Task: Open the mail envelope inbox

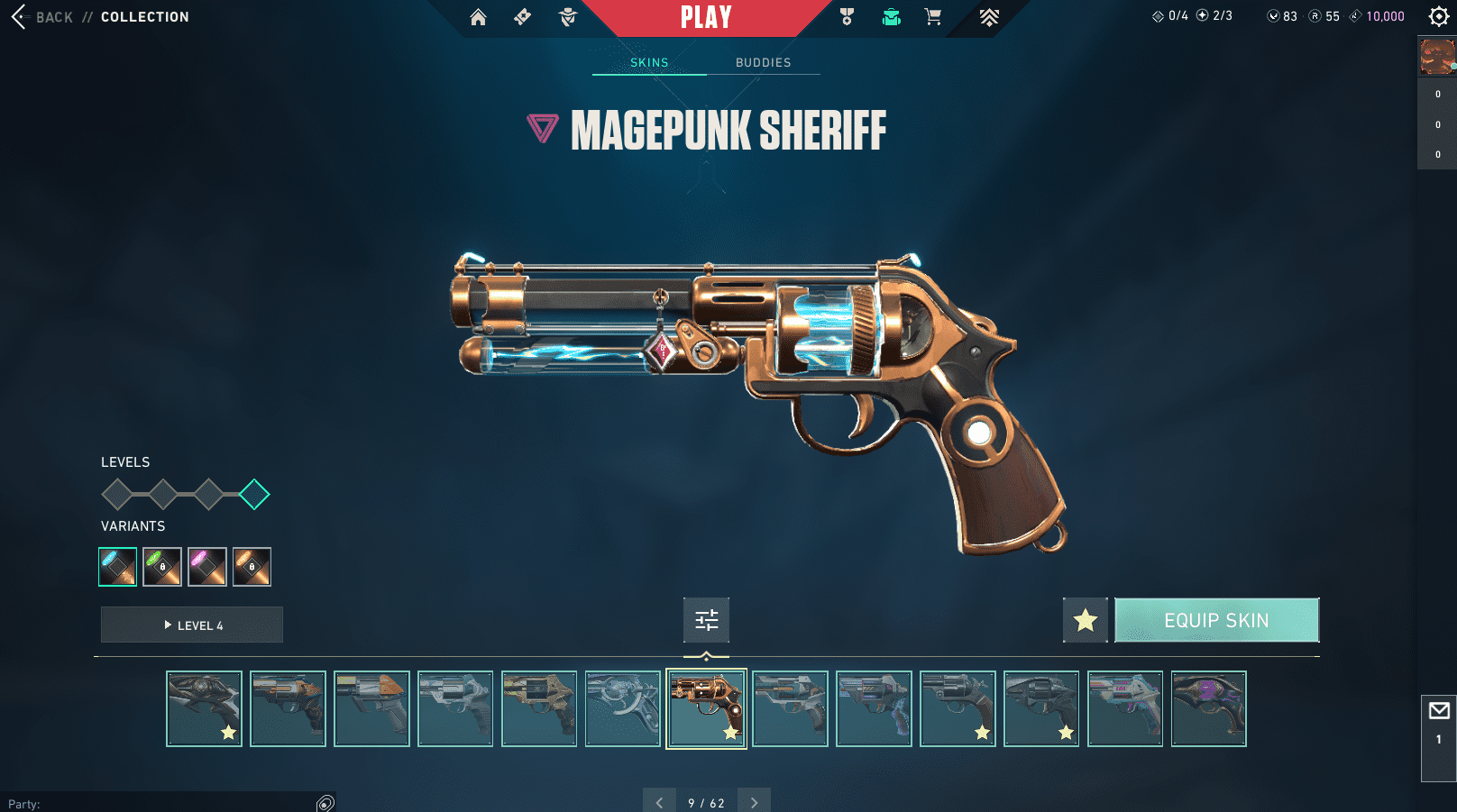Action: [1439, 711]
